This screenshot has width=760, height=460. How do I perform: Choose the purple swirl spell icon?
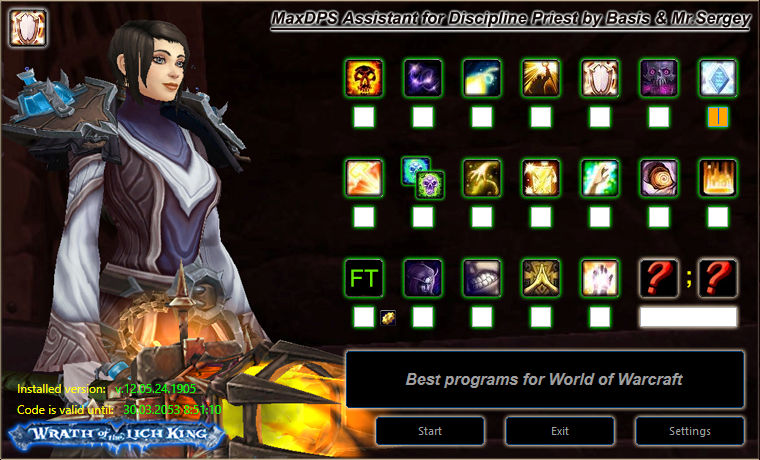pyautogui.click(x=422, y=78)
